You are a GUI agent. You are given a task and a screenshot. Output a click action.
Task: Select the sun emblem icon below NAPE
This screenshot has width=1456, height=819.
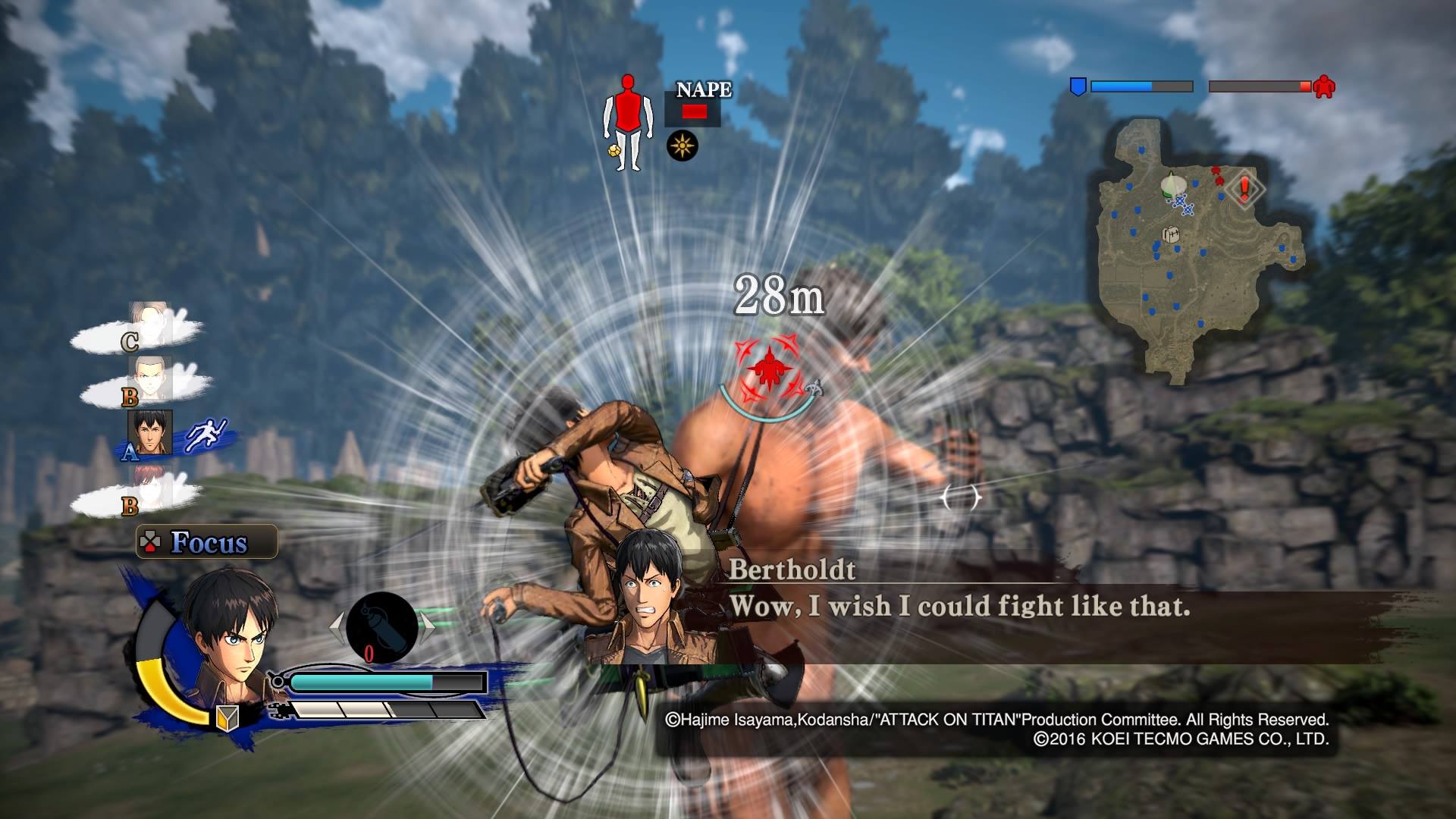[682, 146]
